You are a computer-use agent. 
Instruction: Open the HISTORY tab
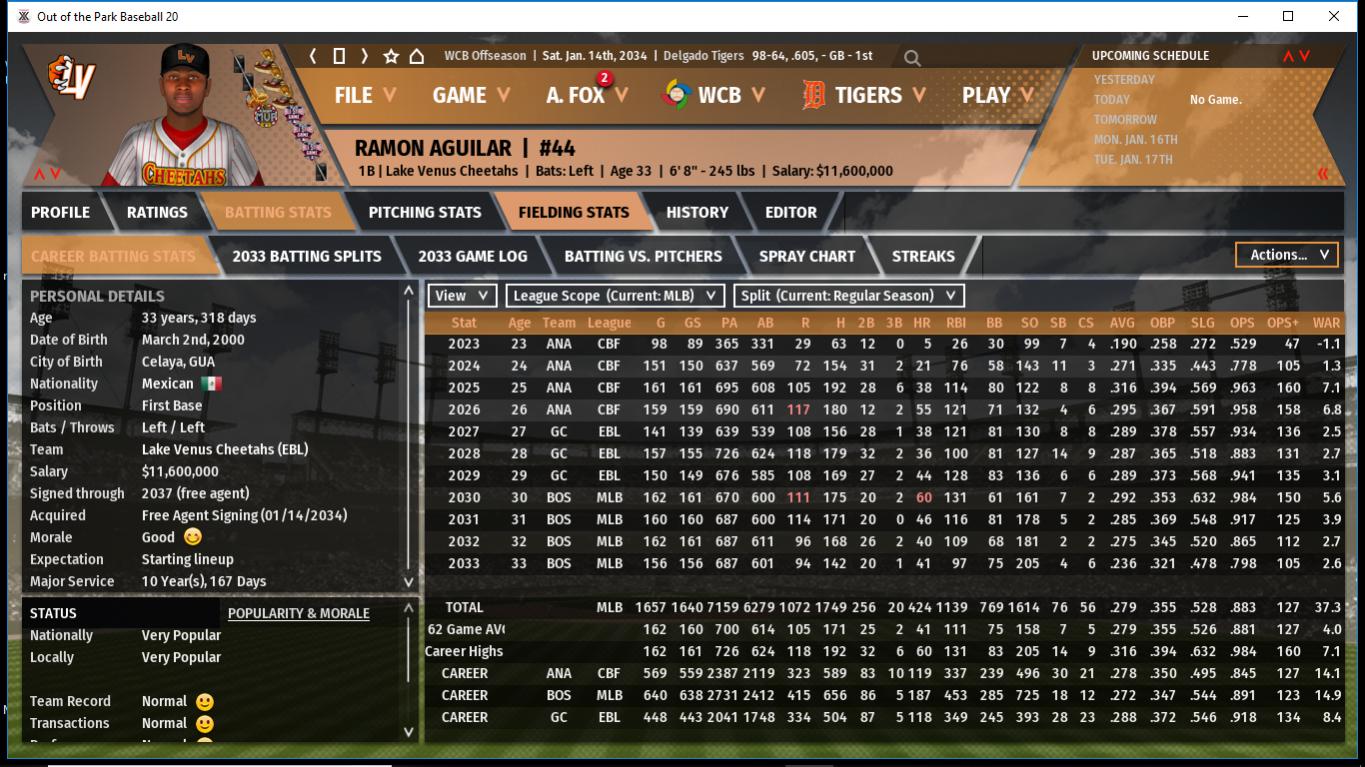[x=697, y=212]
